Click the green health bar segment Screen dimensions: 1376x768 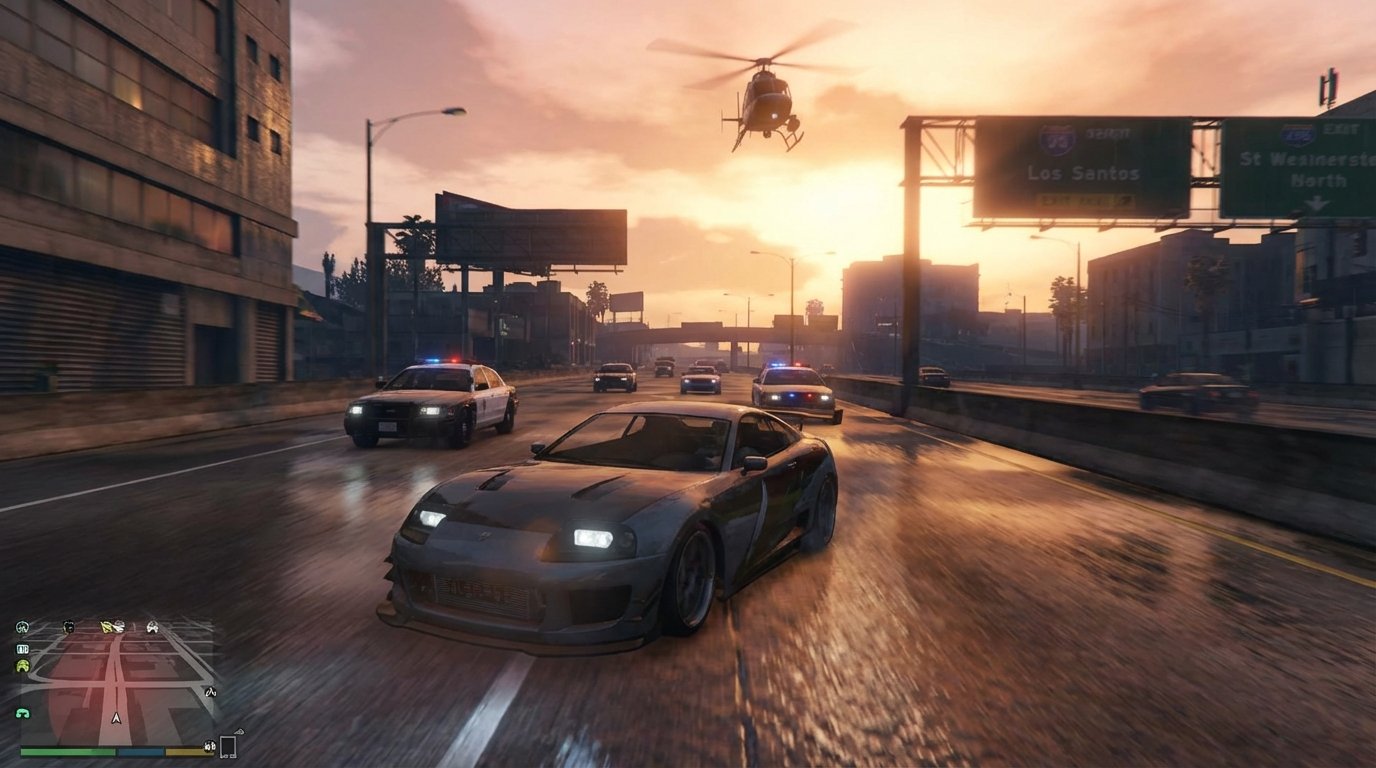[x=66, y=751]
